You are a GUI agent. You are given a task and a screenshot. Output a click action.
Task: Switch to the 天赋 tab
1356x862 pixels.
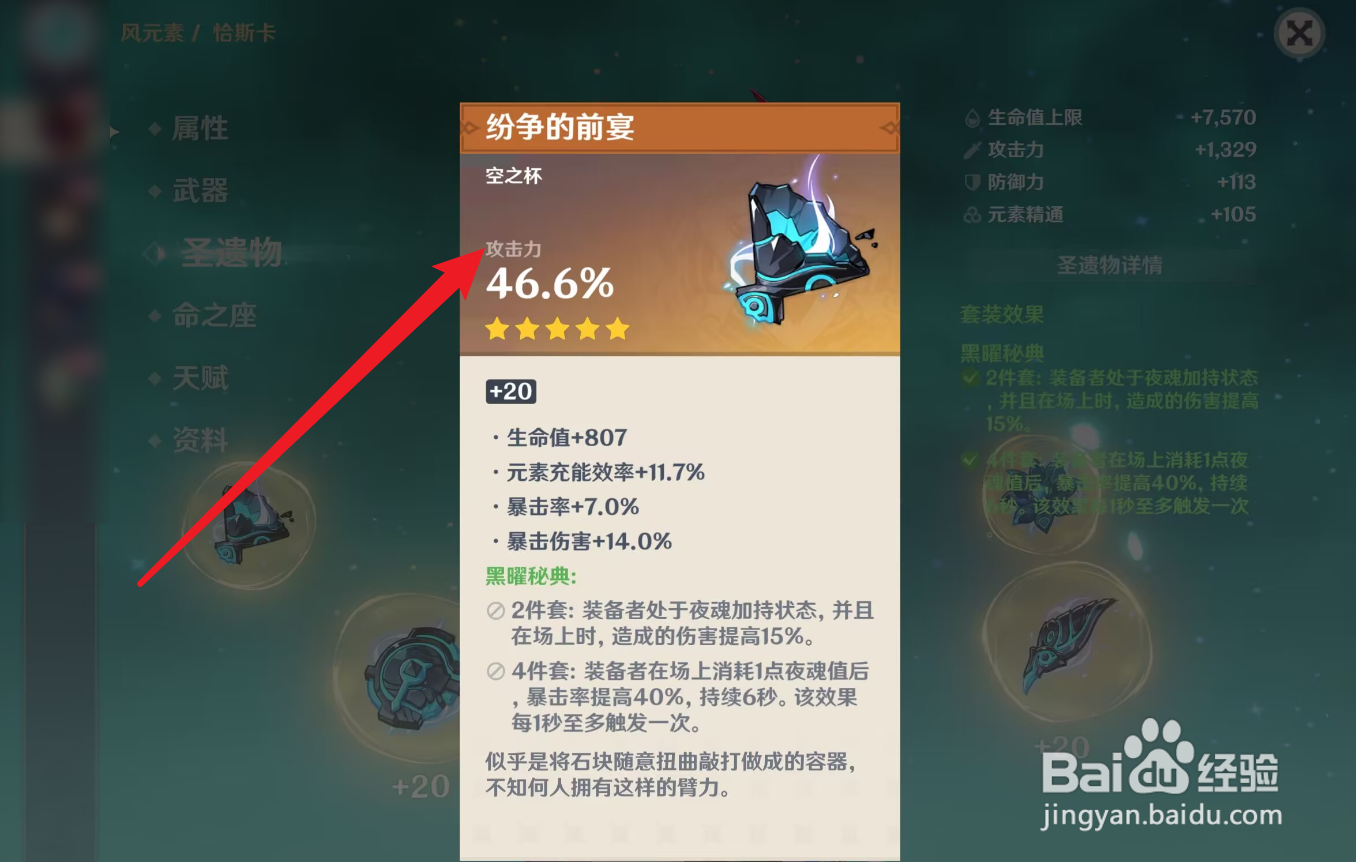pos(200,378)
